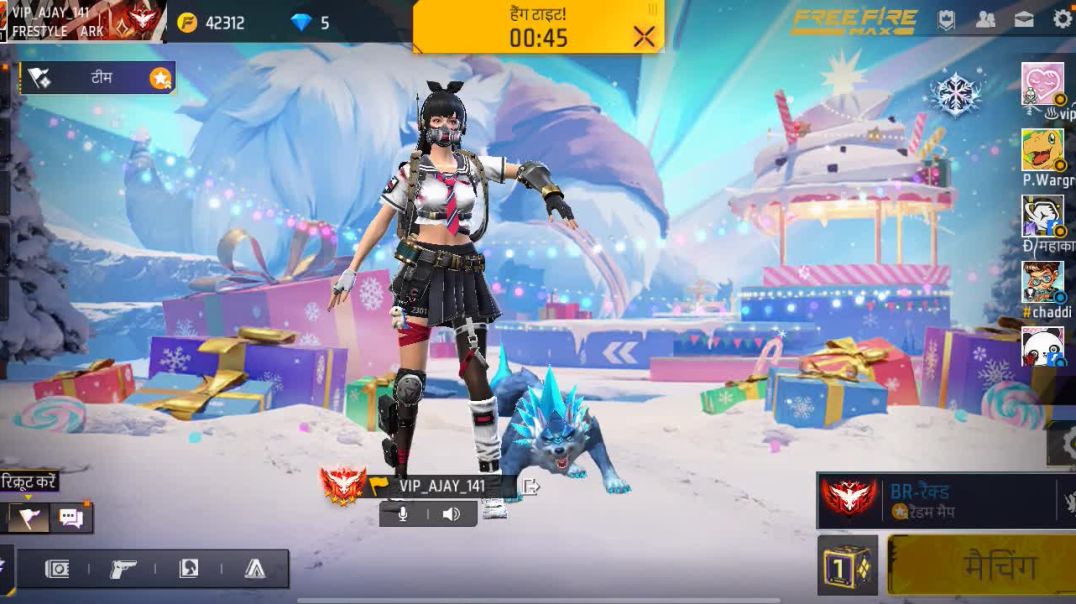Open the chat speech bubbles button
This screenshot has height=604, width=1076.
click(x=71, y=517)
